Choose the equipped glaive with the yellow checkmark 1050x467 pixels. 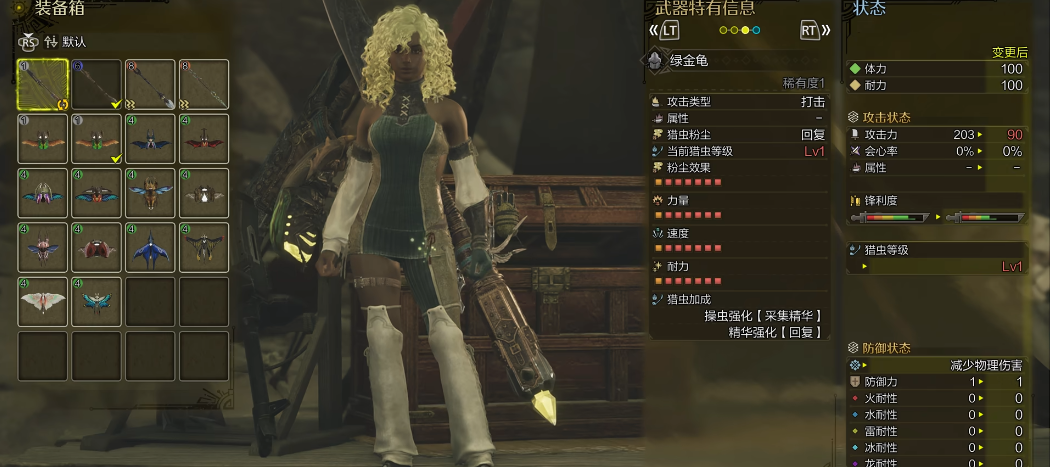[x=96, y=85]
